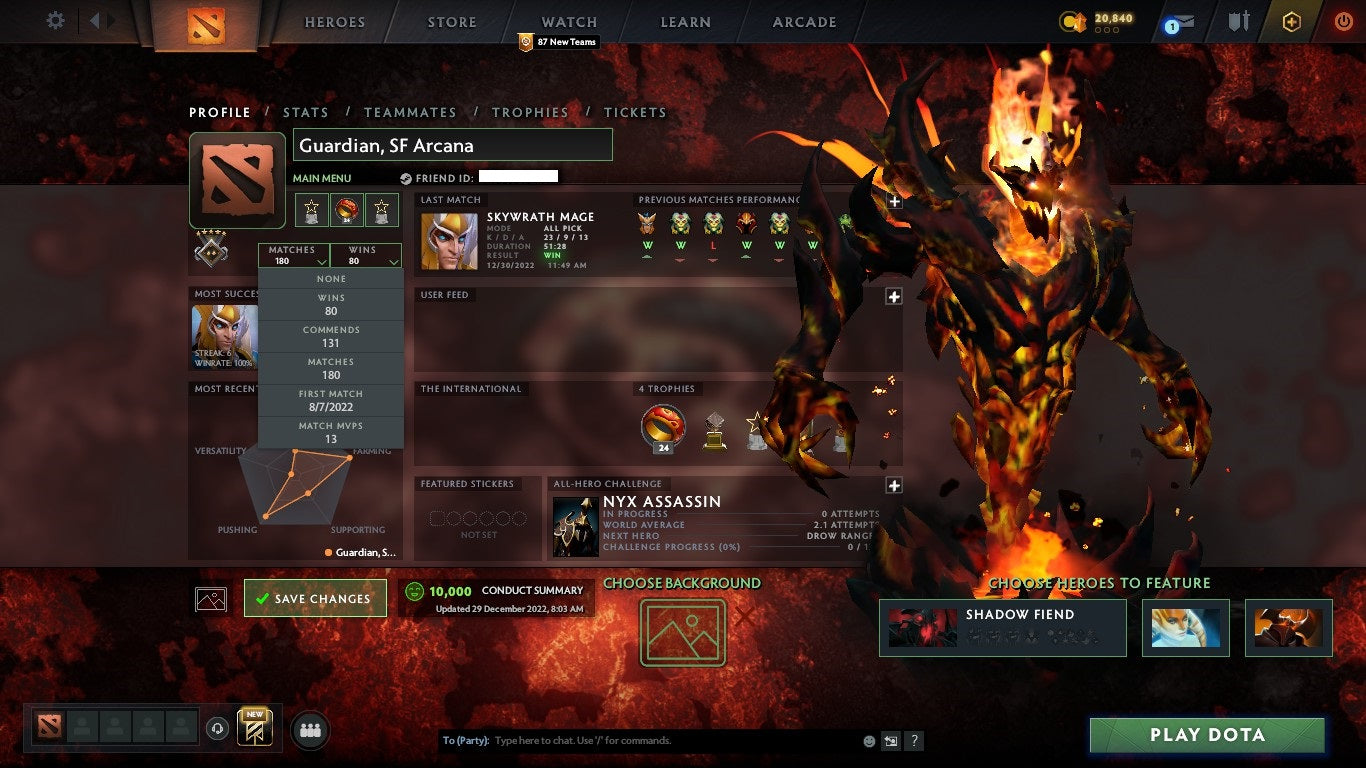Select COMMENDS in the open dropdown

coord(331,334)
